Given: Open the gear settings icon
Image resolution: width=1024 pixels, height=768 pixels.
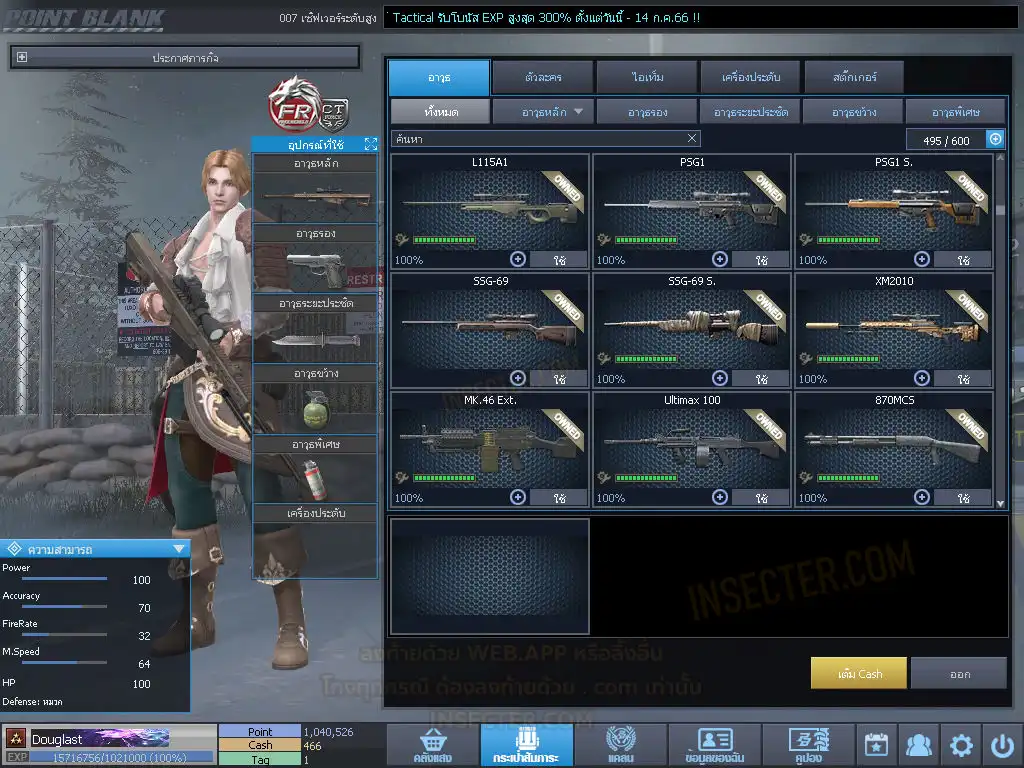Looking at the screenshot, I should click(961, 746).
